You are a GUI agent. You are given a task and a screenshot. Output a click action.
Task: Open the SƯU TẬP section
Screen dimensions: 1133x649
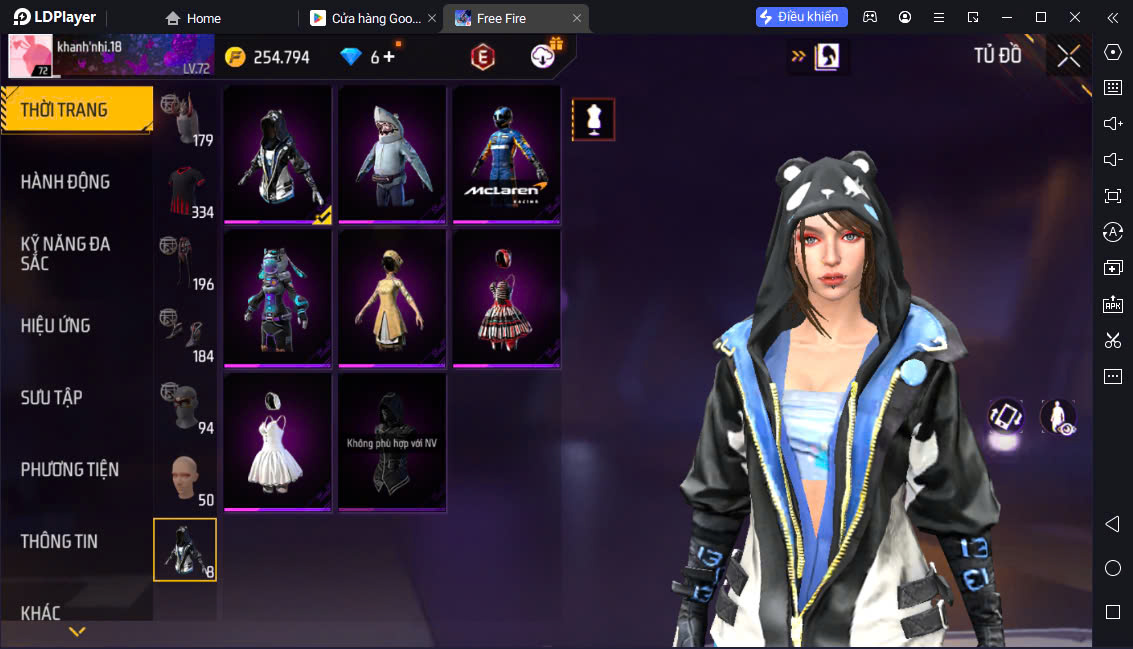[x=52, y=398]
